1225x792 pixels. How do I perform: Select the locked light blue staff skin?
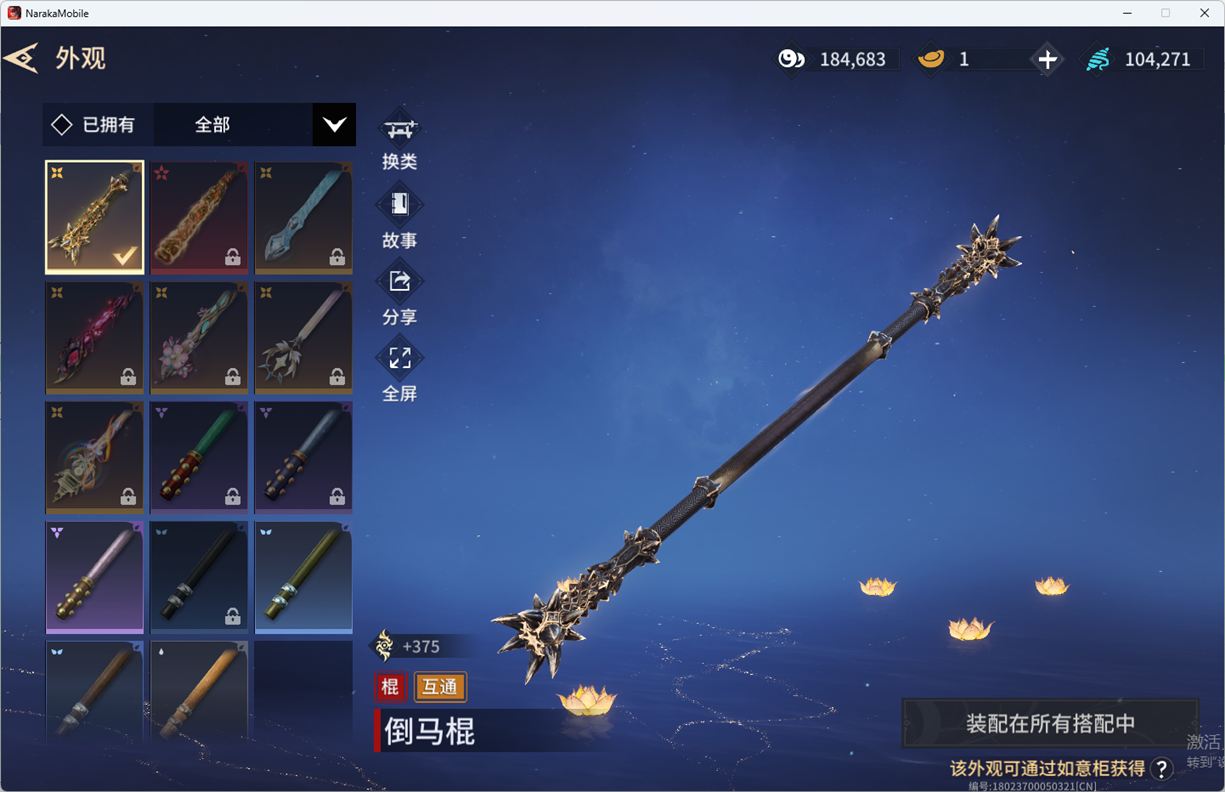click(x=303, y=217)
